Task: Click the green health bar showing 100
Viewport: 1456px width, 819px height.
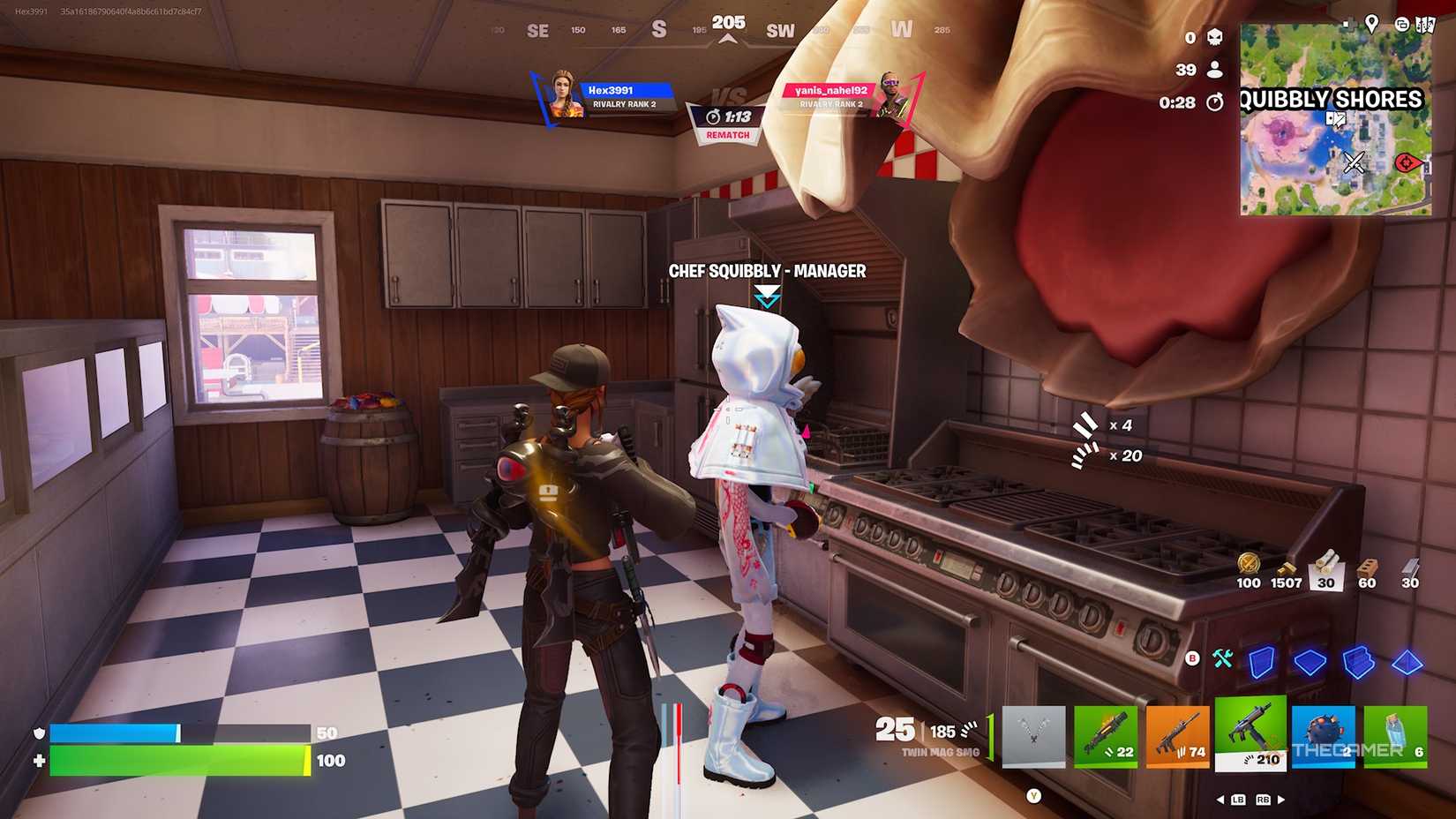Action: point(176,759)
